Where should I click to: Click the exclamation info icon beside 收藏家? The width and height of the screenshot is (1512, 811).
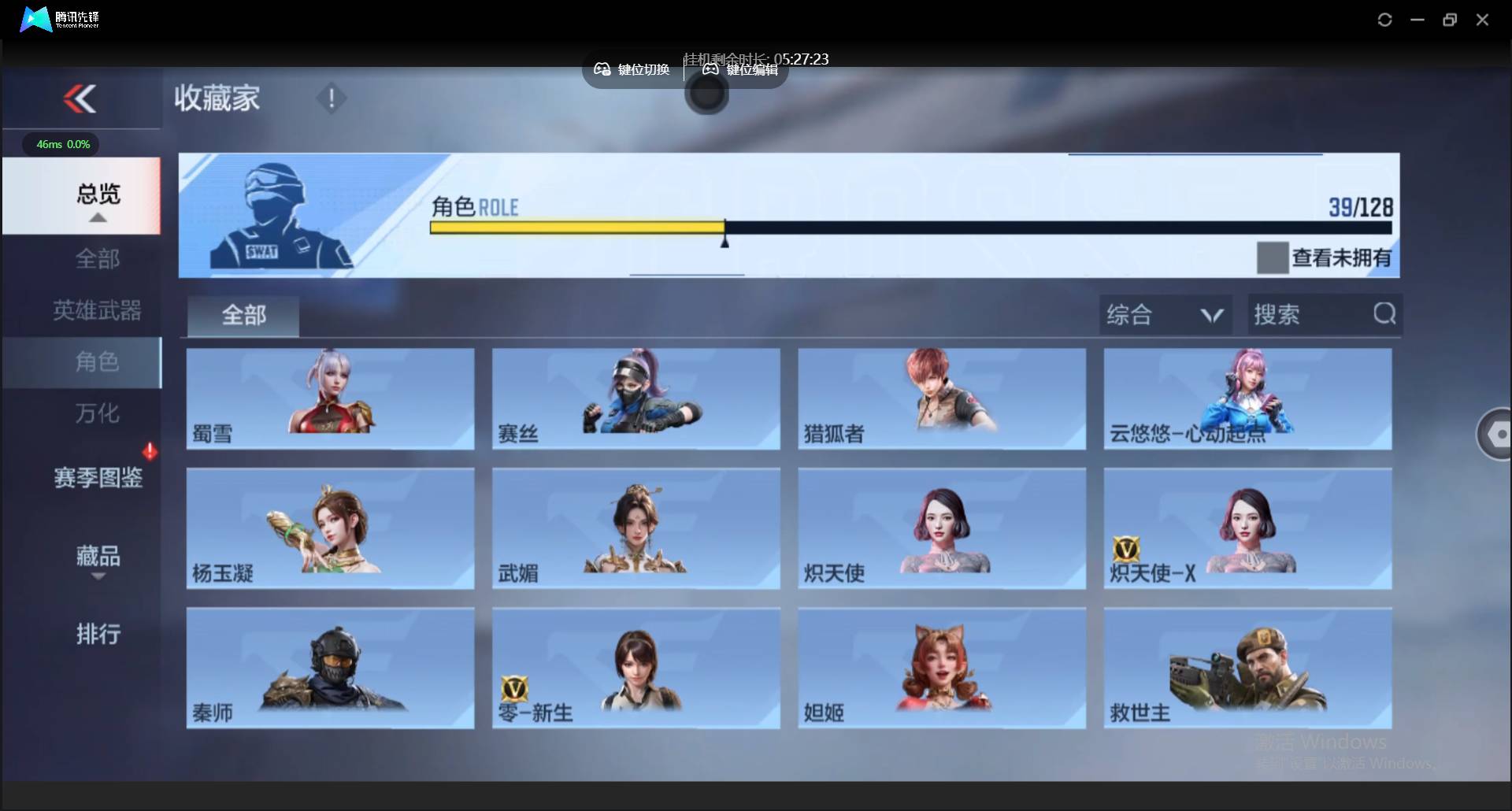click(331, 98)
